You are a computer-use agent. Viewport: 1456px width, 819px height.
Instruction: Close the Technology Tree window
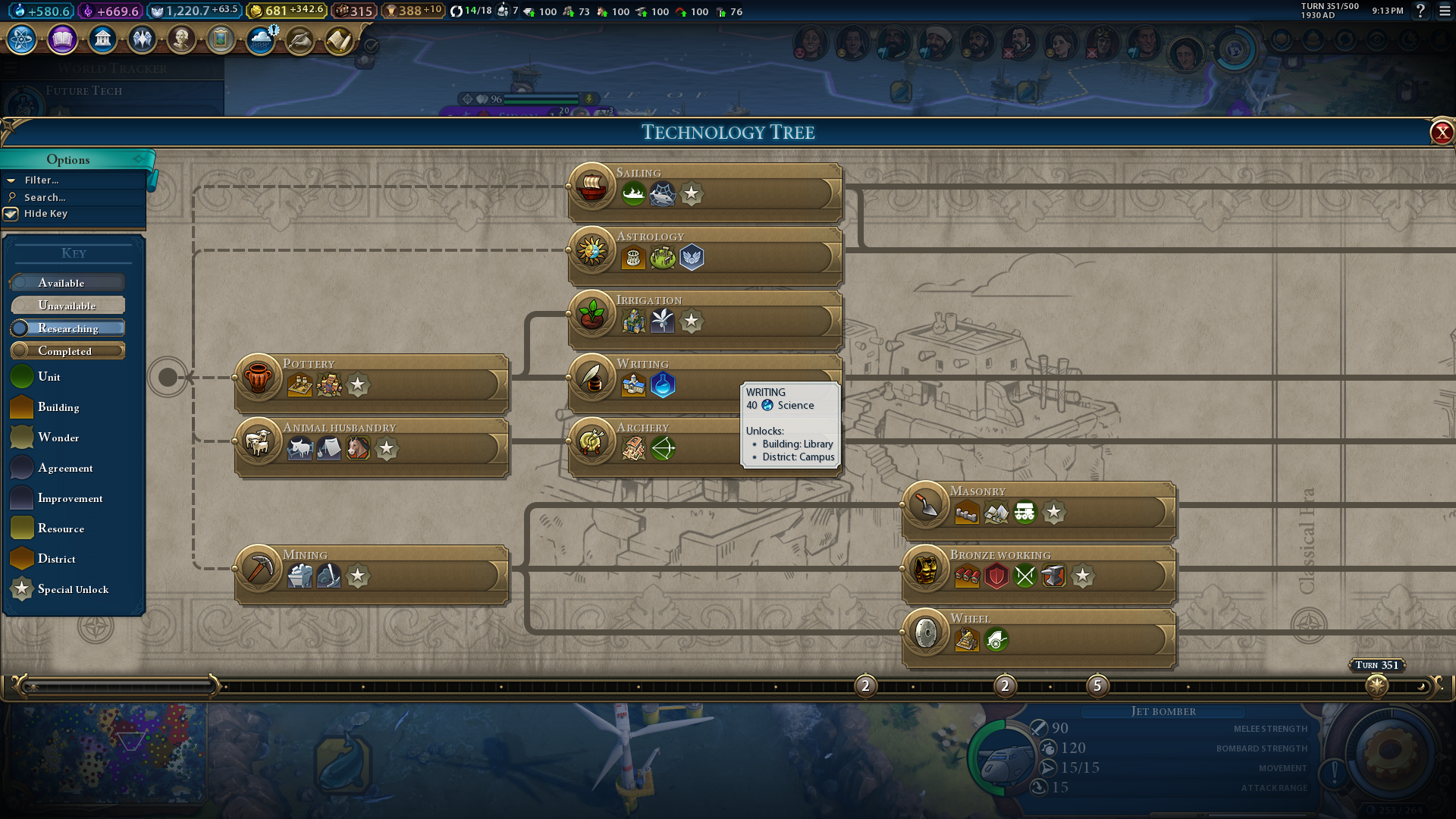[1441, 133]
